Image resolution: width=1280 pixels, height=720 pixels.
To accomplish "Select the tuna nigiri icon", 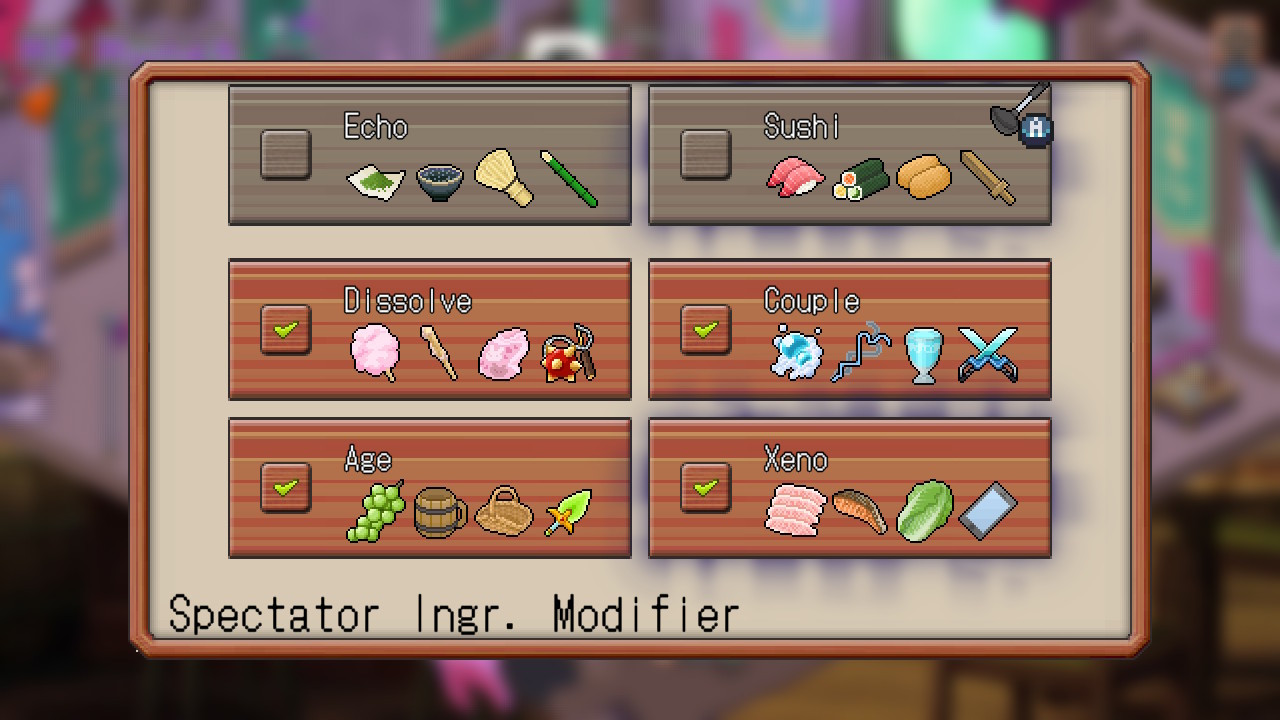I will point(795,178).
